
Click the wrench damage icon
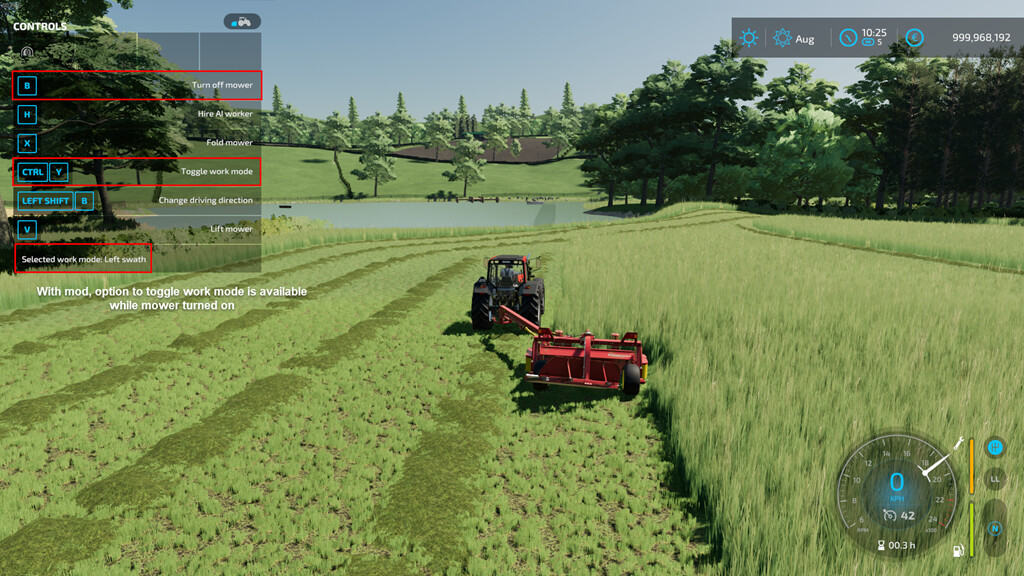pos(959,442)
